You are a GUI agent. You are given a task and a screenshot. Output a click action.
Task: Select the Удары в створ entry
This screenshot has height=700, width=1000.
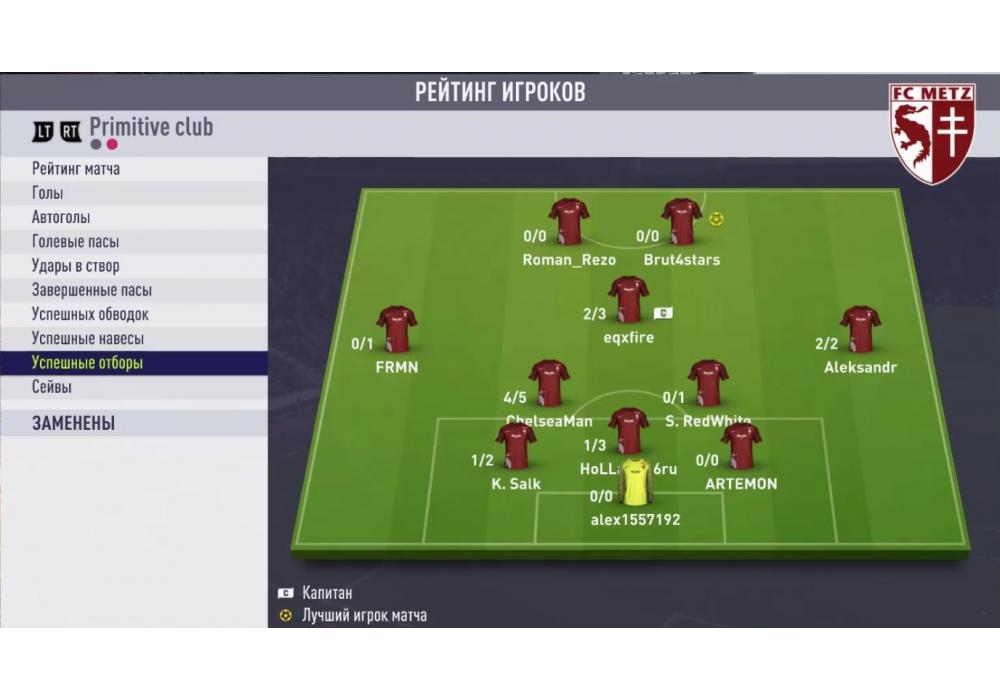click(75, 266)
